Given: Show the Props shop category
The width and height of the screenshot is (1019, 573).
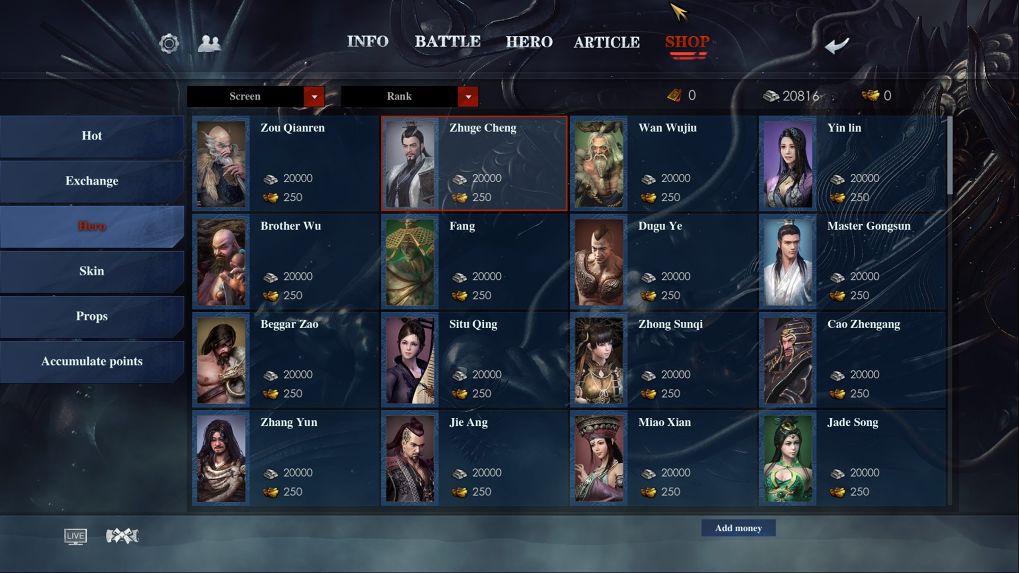Looking at the screenshot, I should pyautogui.click(x=92, y=316).
